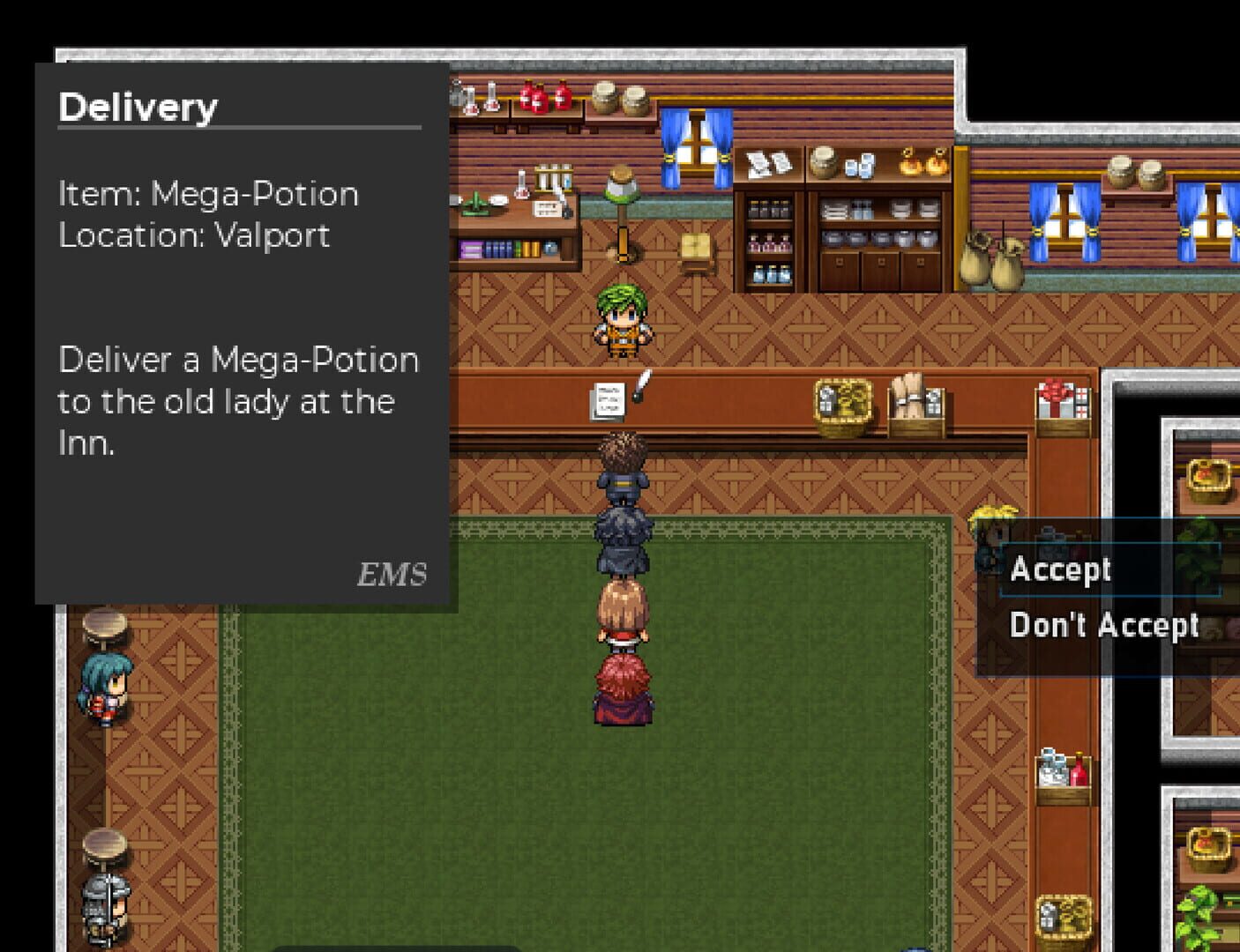Screen dimensions: 1240x952
Task: Click the golden basket of trinkets on the counter
Action: (x=842, y=401)
